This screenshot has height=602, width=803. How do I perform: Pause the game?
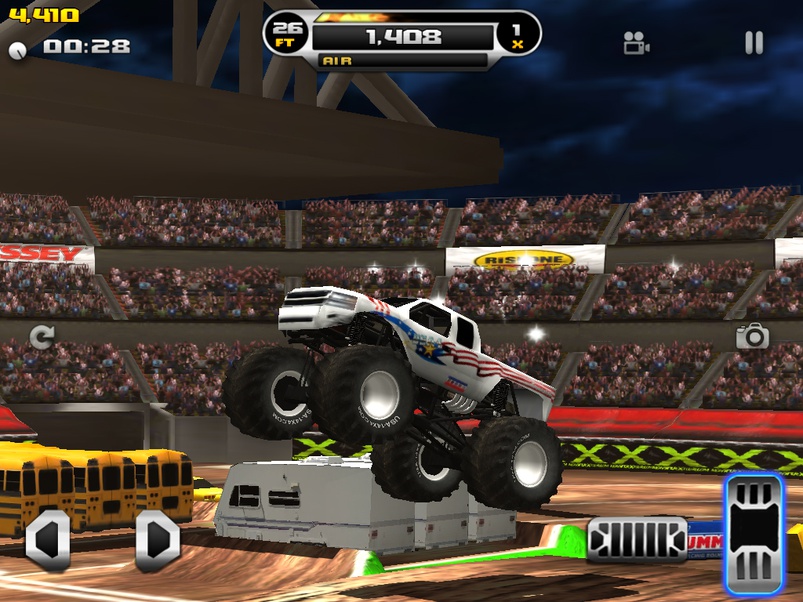click(x=754, y=42)
